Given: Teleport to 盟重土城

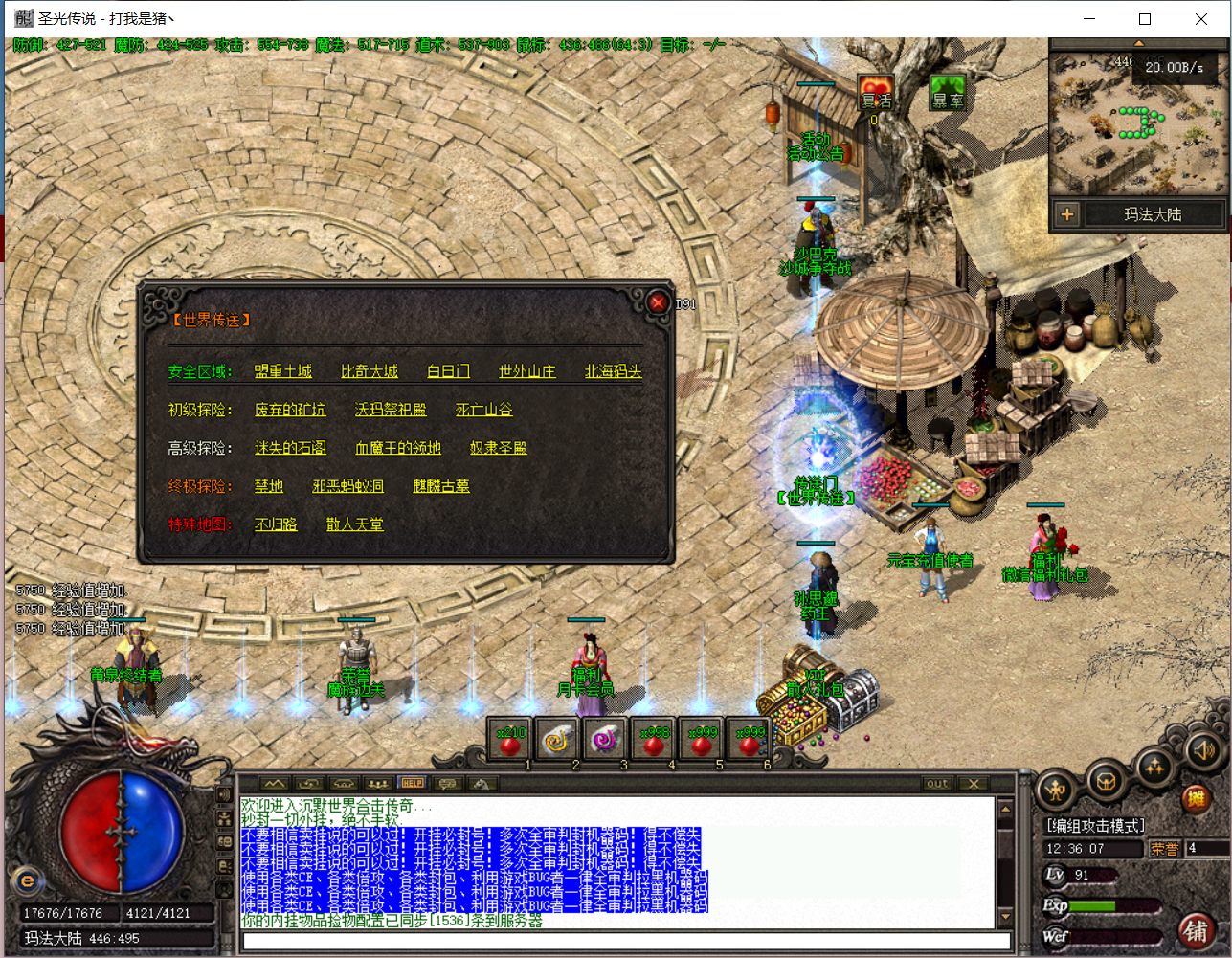Looking at the screenshot, I should (x=283, y=371).
